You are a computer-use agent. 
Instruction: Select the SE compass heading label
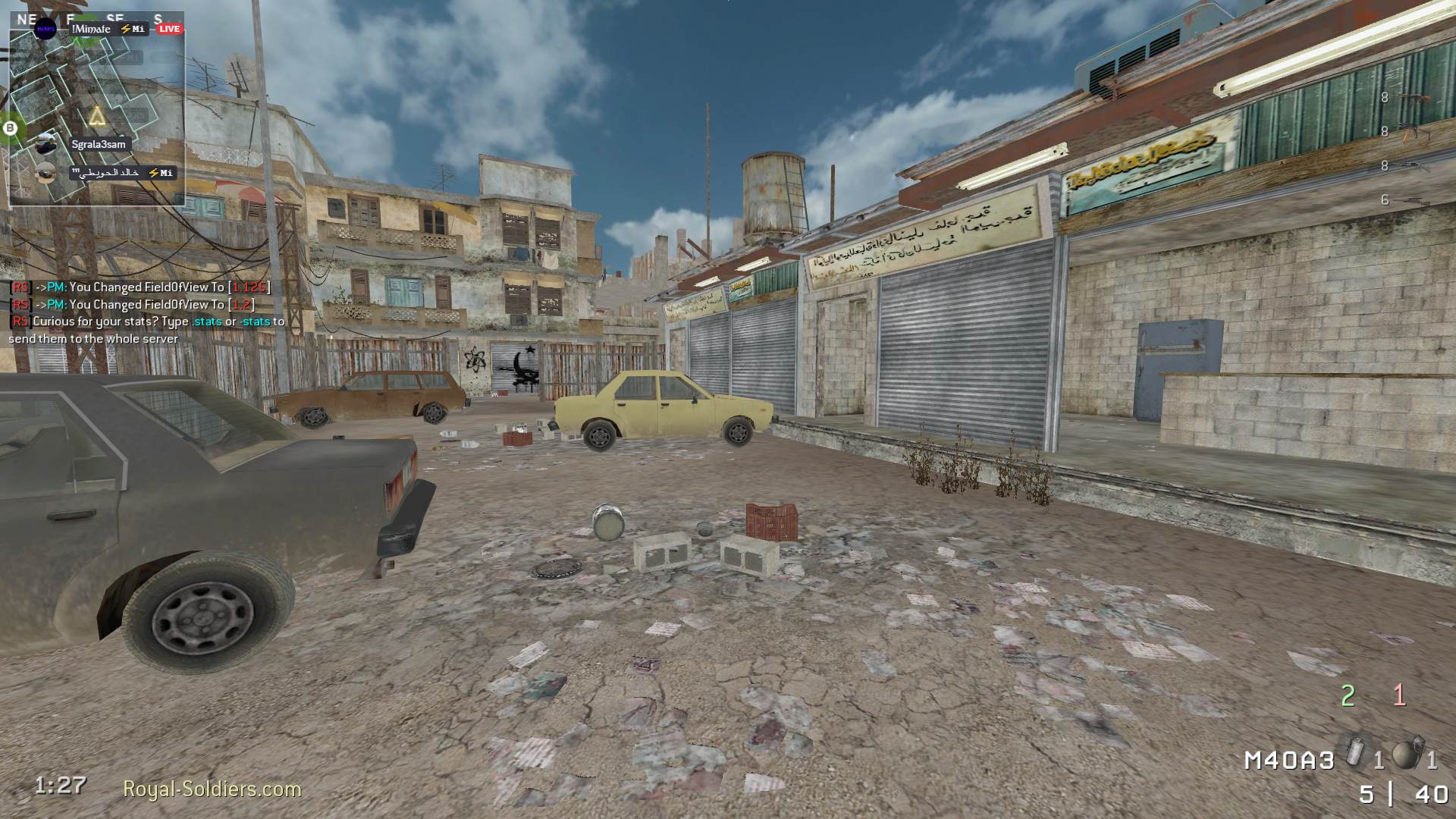(115, 17)
